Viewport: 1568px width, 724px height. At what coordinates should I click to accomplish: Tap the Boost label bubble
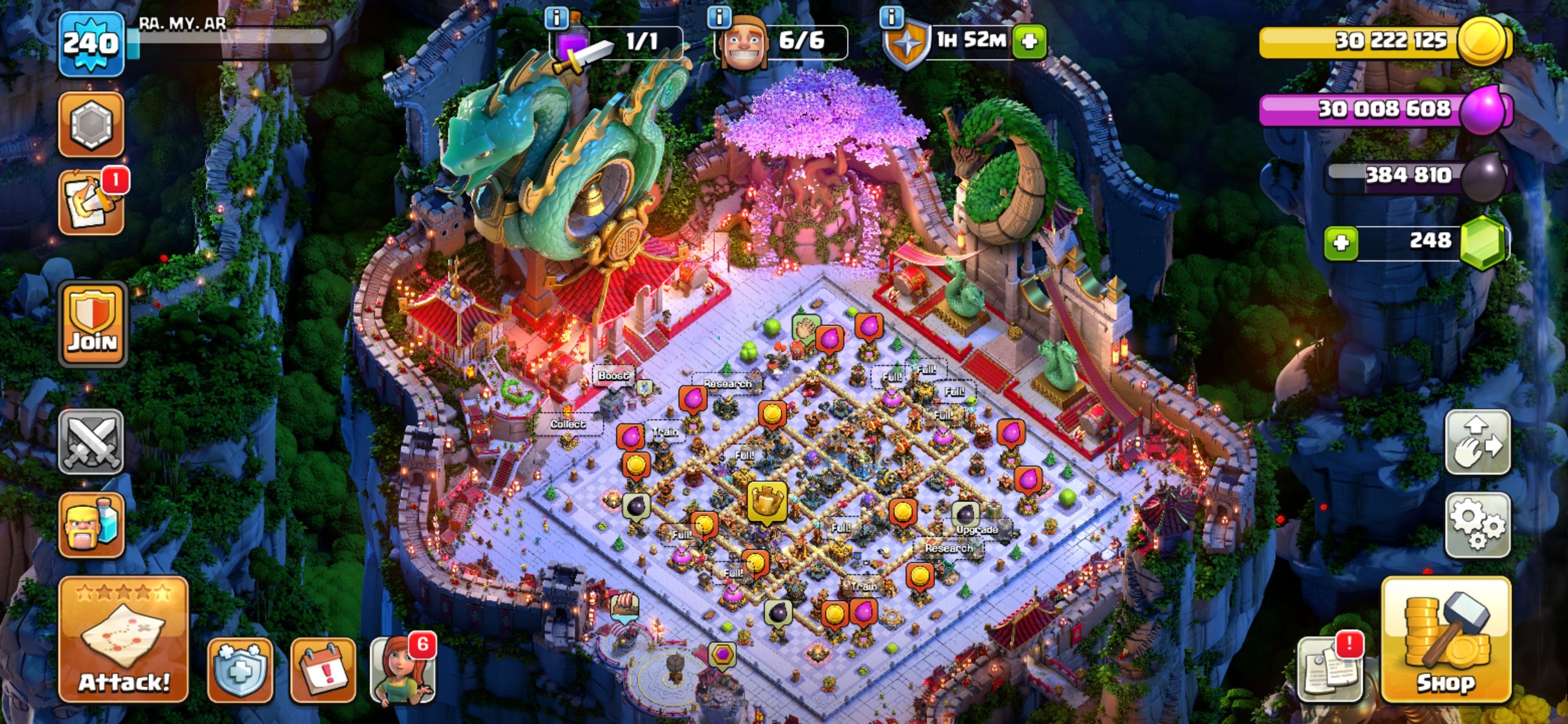(612, 375)
